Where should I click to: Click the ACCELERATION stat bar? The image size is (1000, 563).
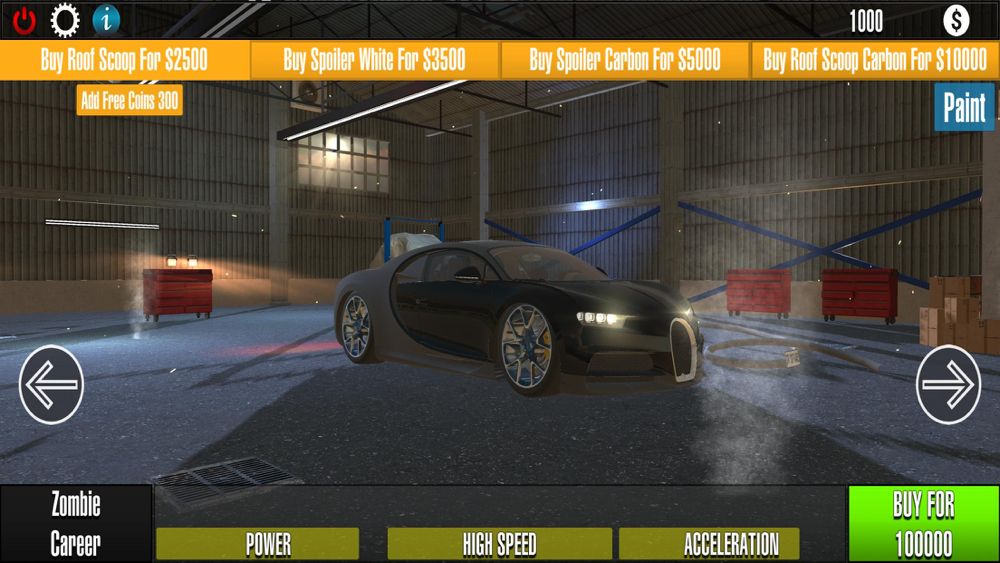tap(709, 544)
